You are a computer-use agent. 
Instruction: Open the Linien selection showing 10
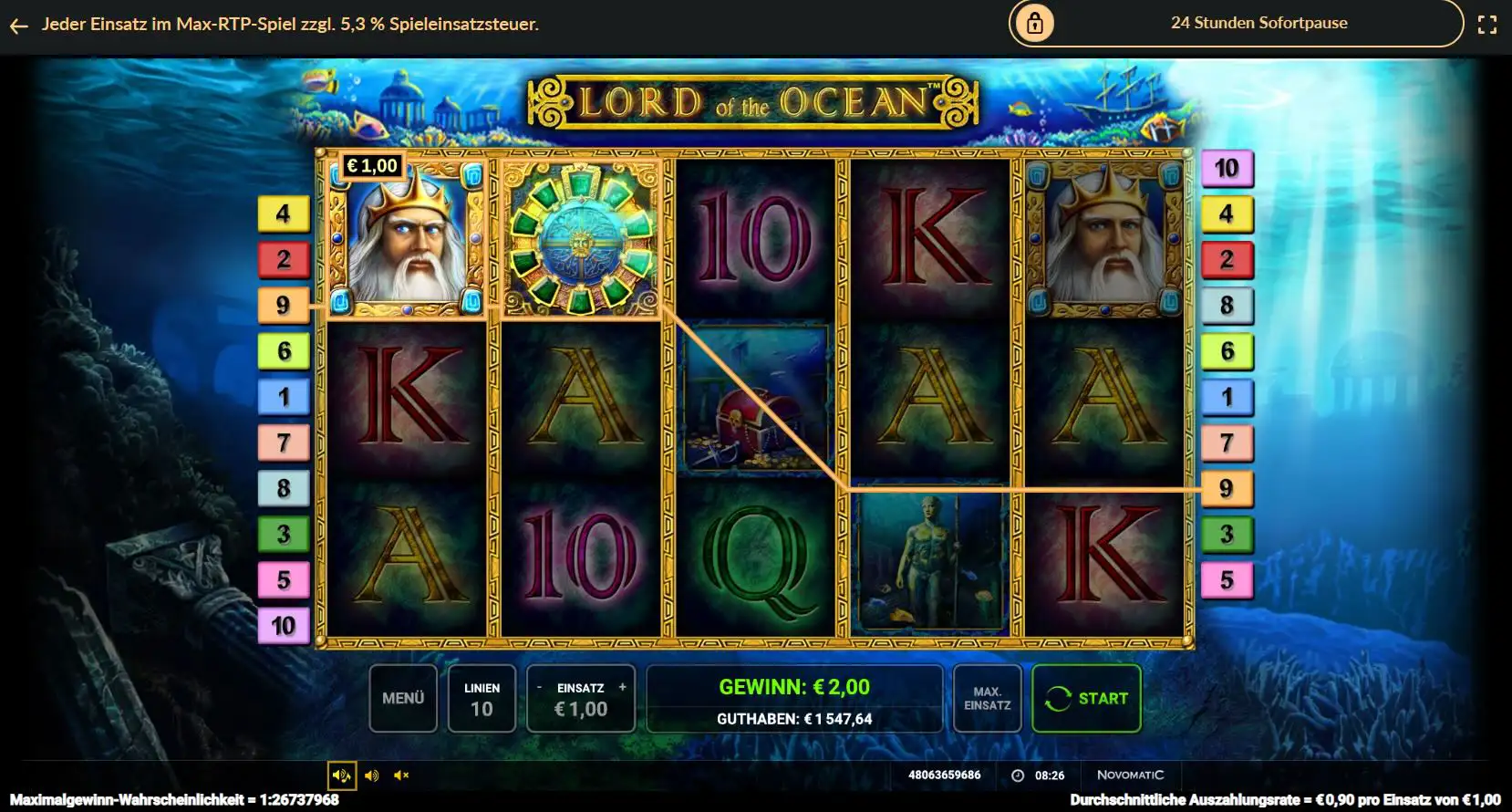coord(482,698)
